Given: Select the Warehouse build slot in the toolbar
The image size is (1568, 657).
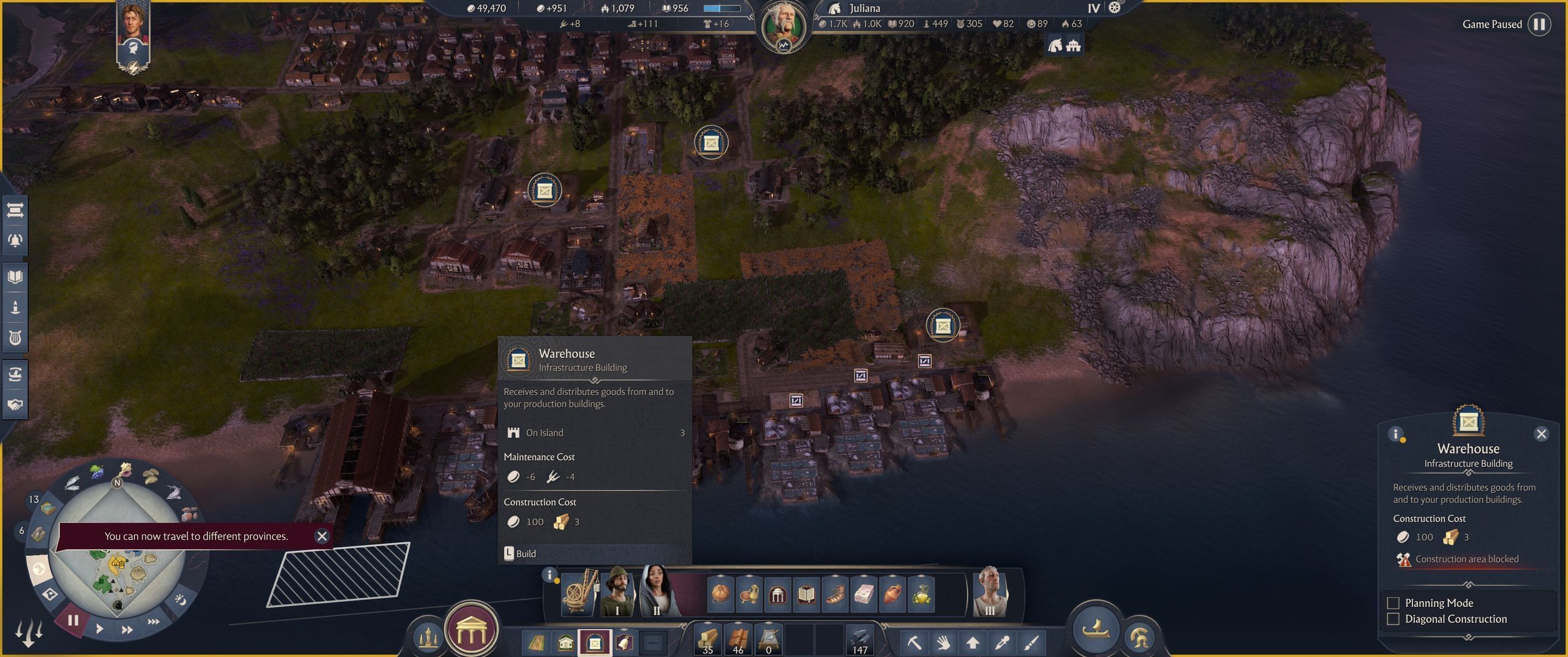Looking at the screenshot, I should pos(595,643).
